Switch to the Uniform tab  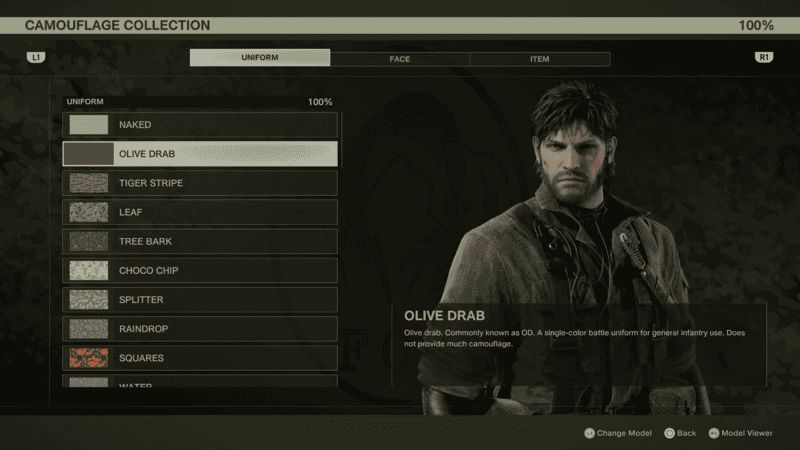260,58
